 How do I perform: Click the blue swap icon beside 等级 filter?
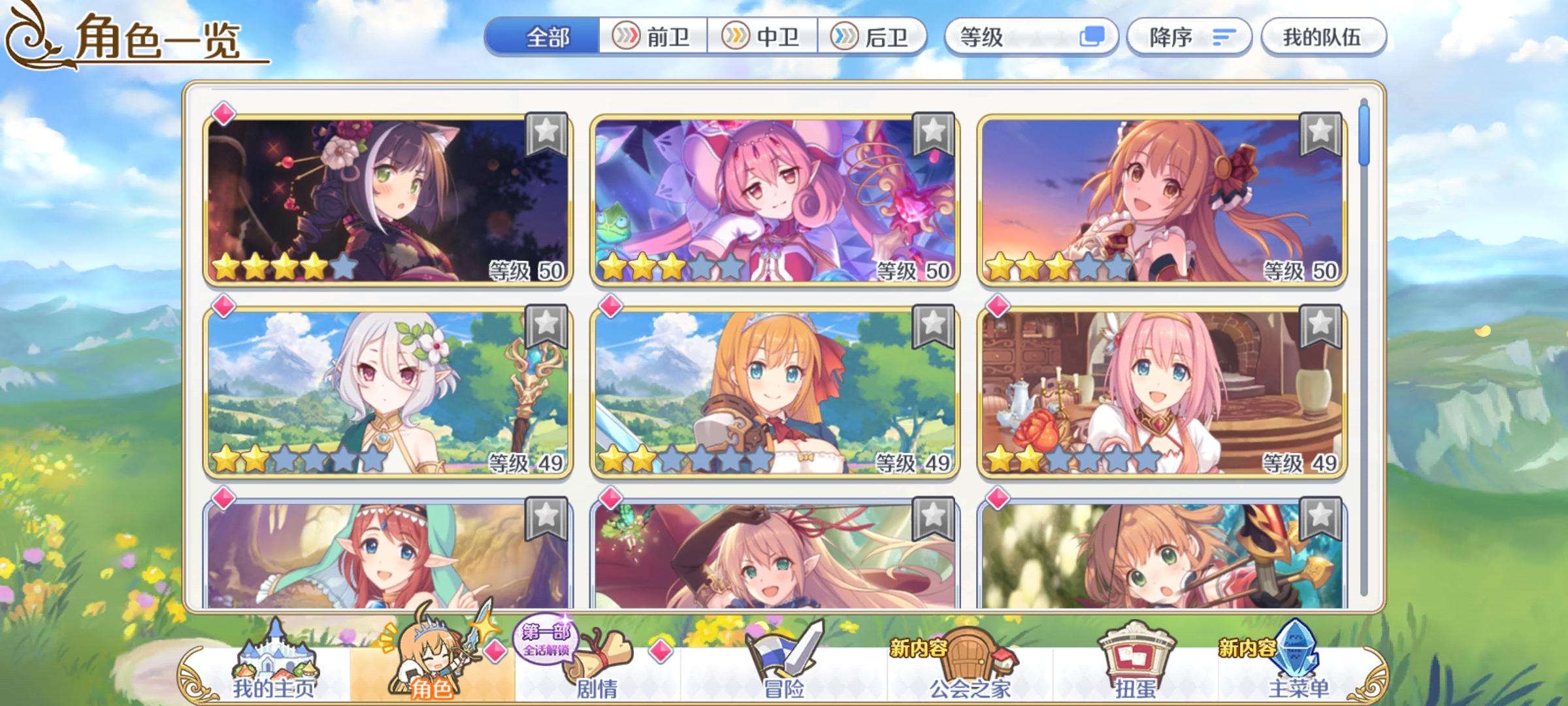click(x=1091, y=37)
